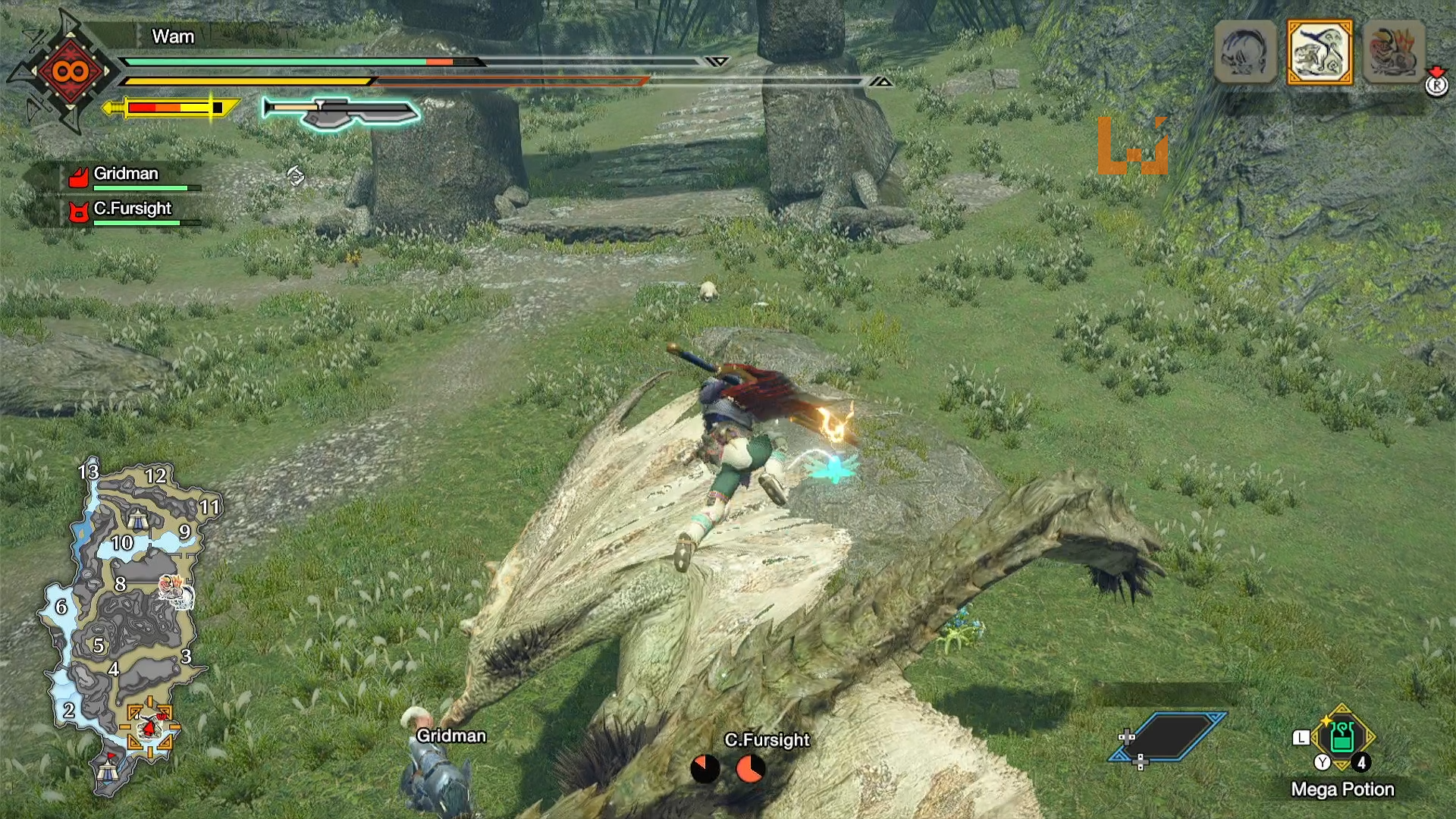Select the highlighted gold-framed monster icon
The height and width of the screenshot is (819, 1456).
[x=1319, y=52]
